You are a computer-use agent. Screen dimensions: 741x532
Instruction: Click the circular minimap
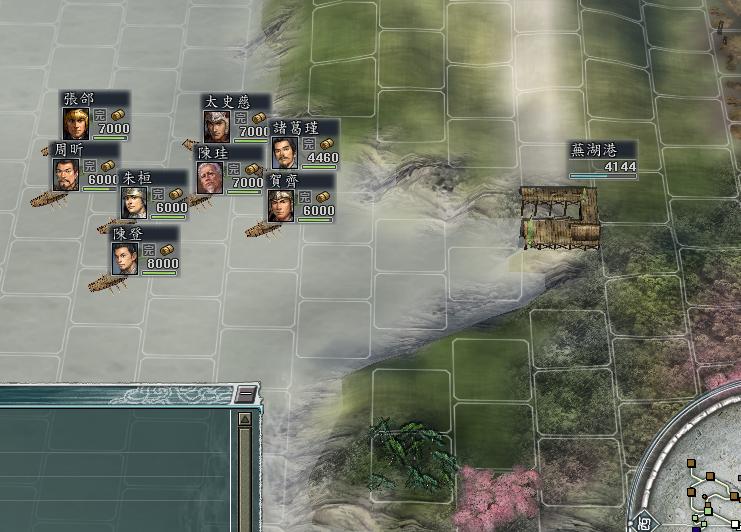point(700,480)
